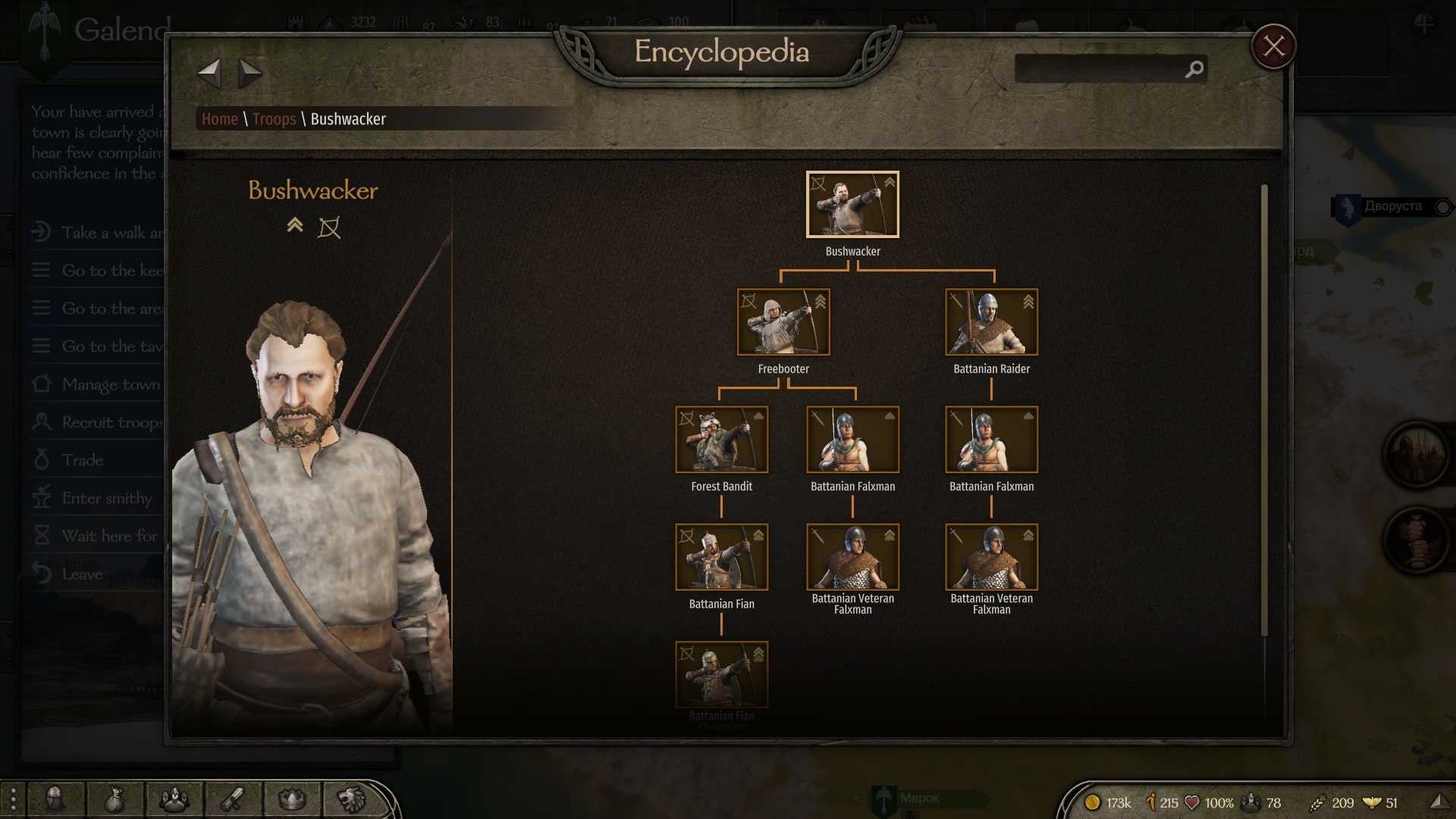Open the inventory bag icon
The image size is (1456, 819).
pos(115,799)
